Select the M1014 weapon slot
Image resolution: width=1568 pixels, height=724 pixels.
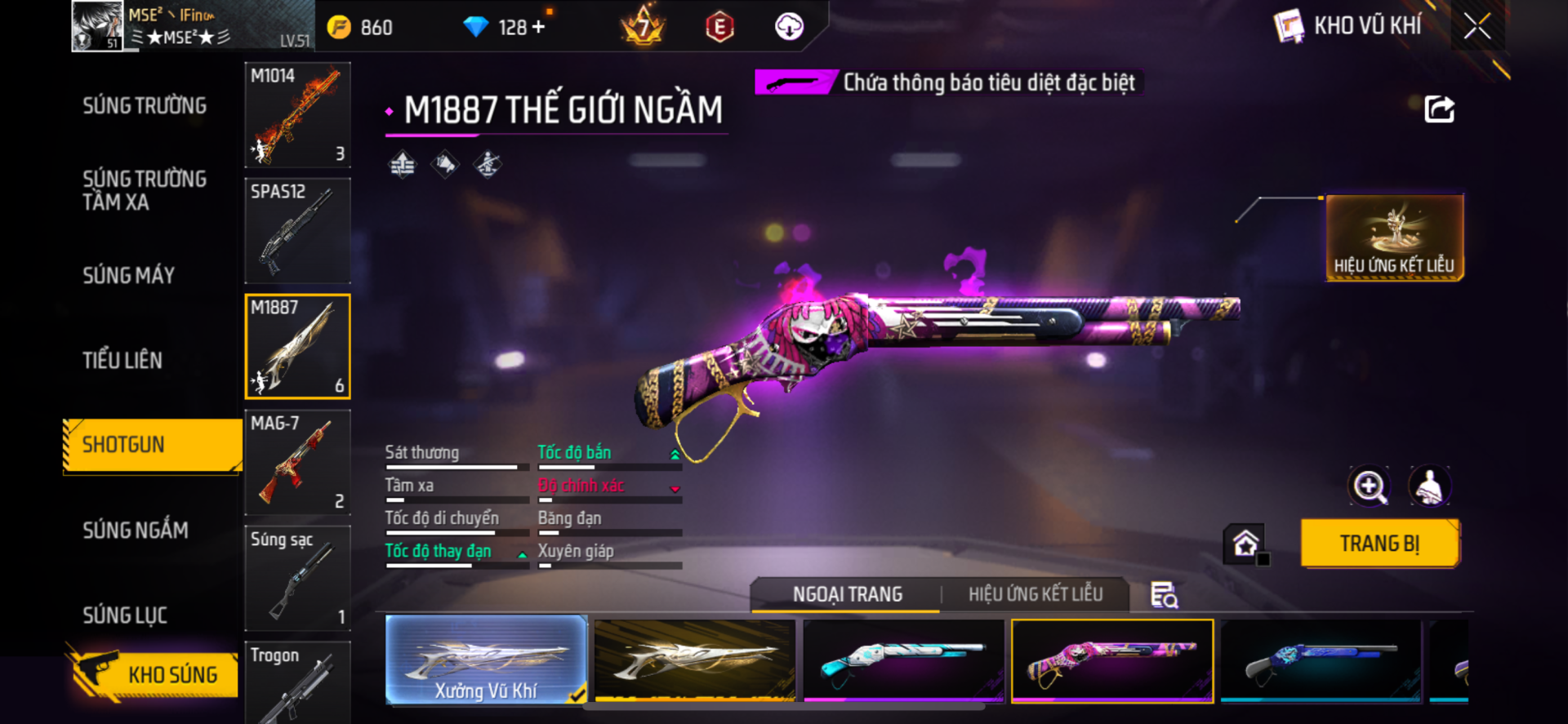tap(297, 115)
